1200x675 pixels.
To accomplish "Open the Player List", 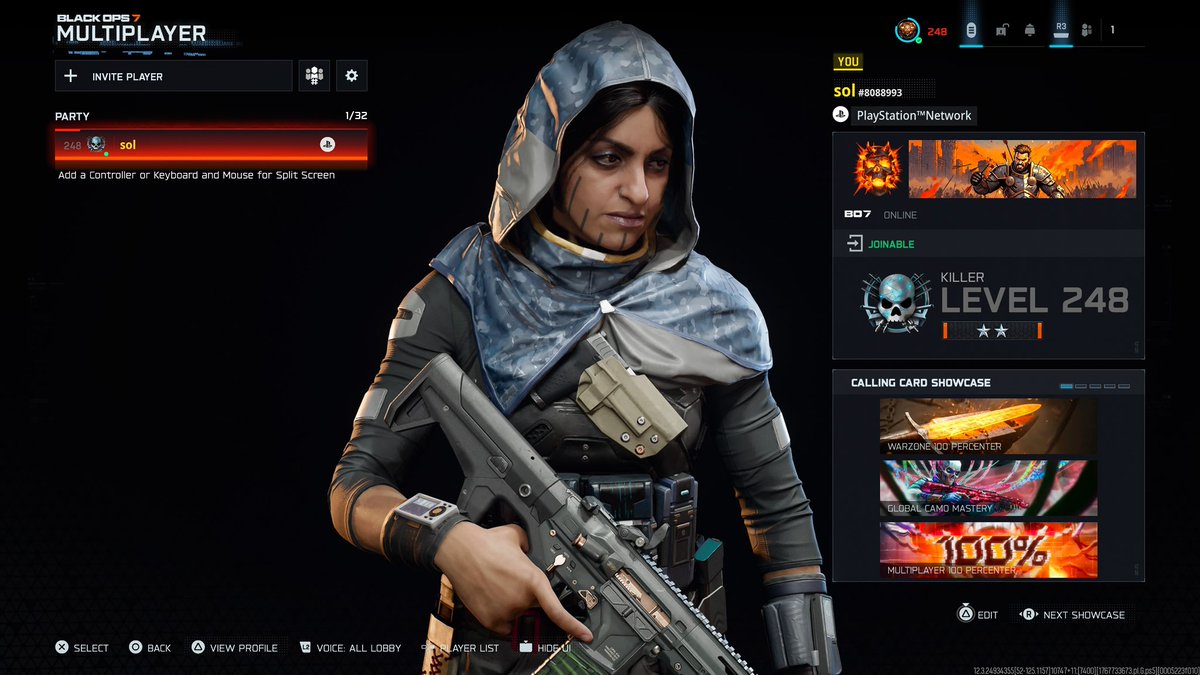I will (x=461, y=648).
